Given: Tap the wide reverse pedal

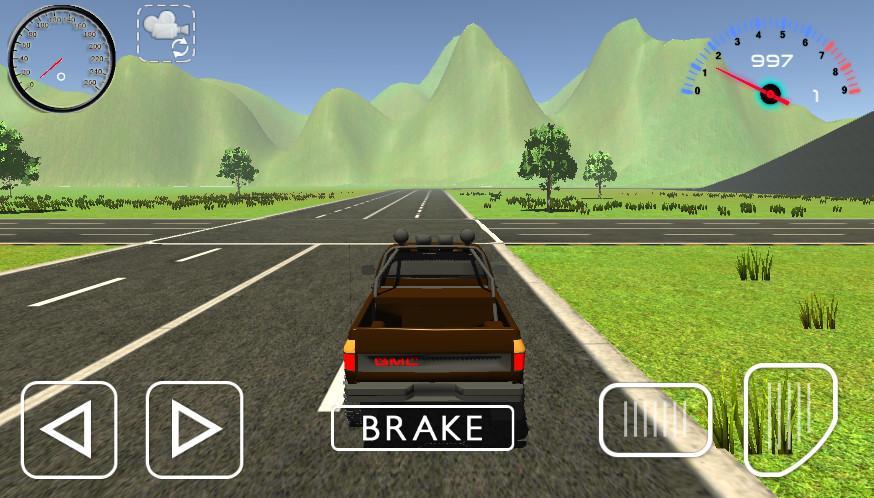Looking at the screenshot, I should pos(655,420).
